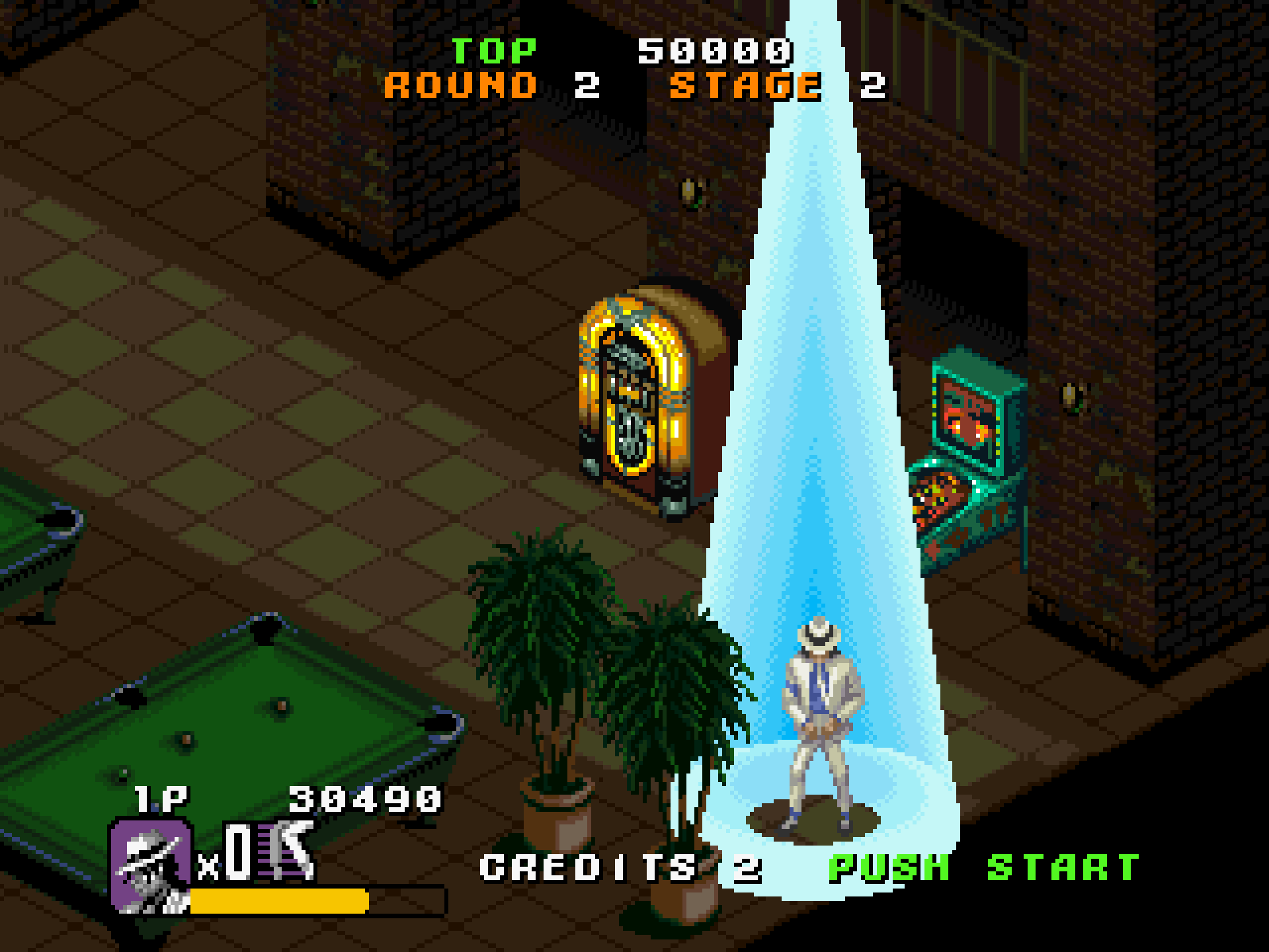Click the Michael Jackson player portrait
Screen dimensions: 1269x952
tap(151, 865)
